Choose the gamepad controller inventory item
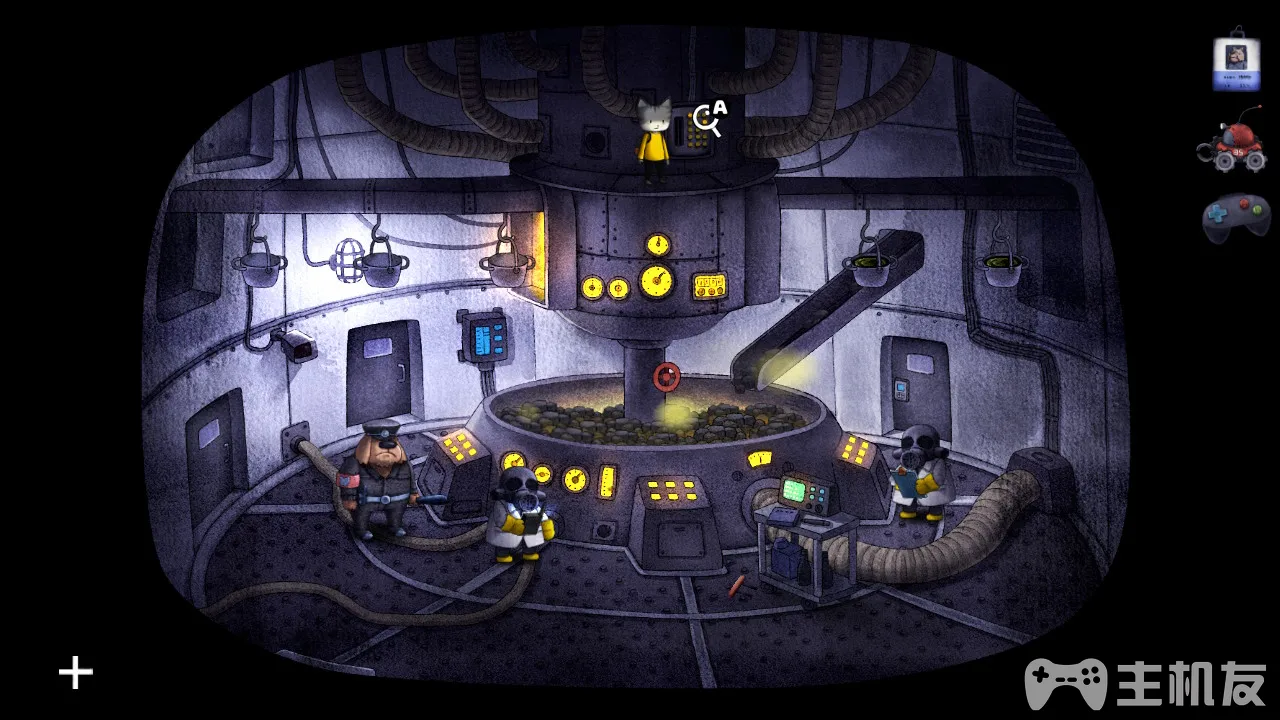This screenshot has height=720, width=1280. coord(1236,217)
